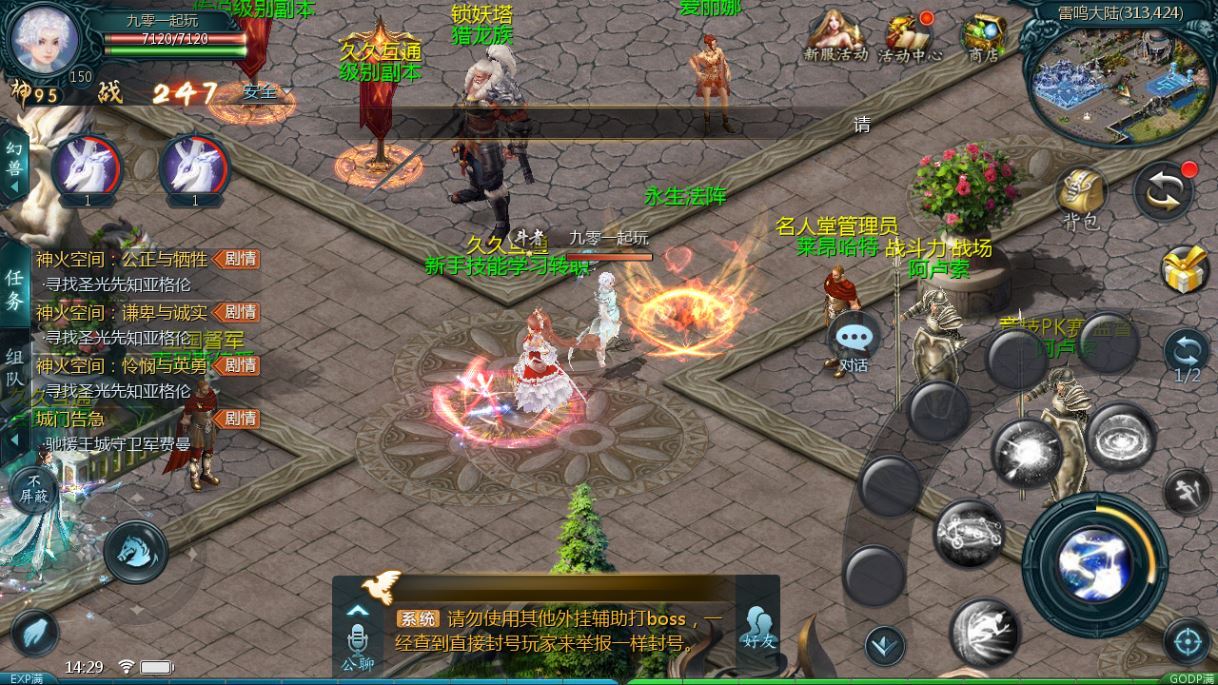Click the player avatar portrait
This screenshot has height=685, width=1218.
[x=45, y=40]
